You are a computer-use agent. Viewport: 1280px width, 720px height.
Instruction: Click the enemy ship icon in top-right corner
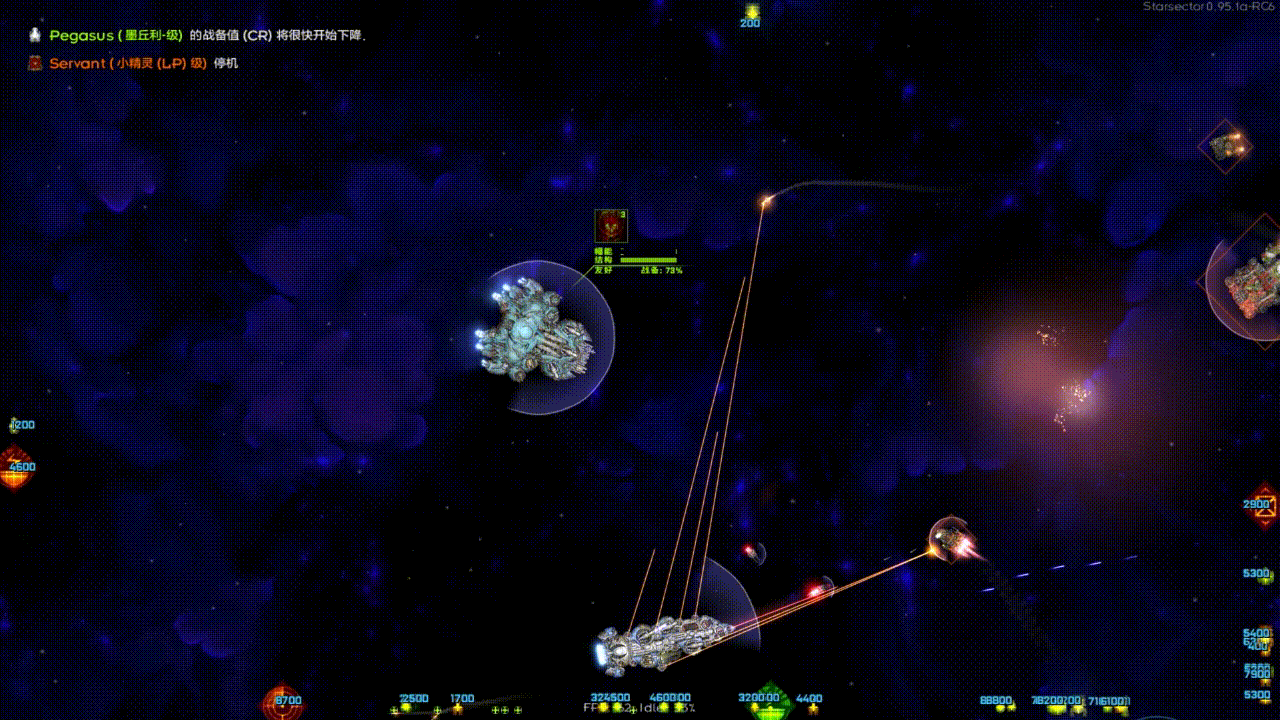(x=1228, y=145)
